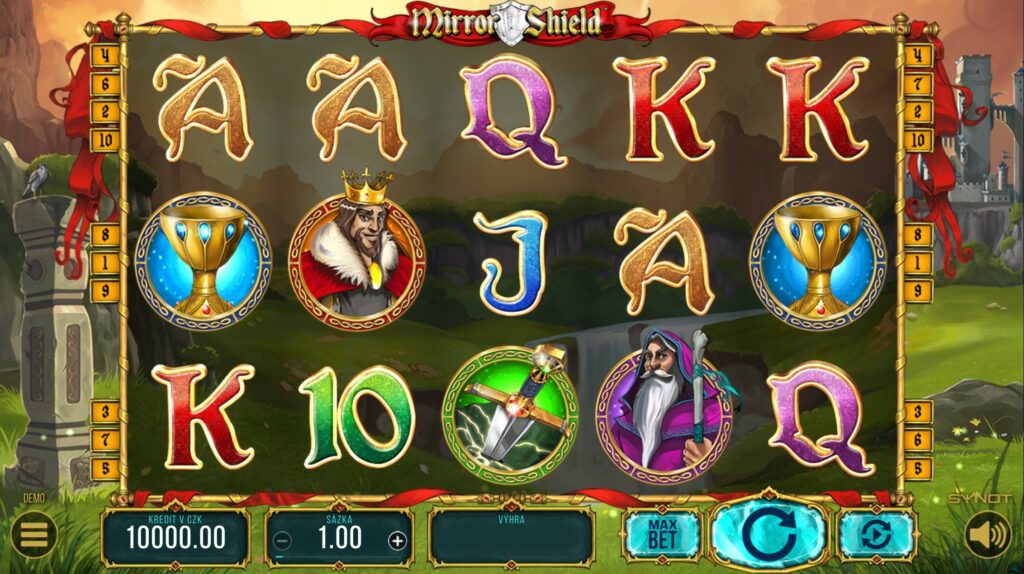Screen dimensions: 1024x574
Task: Decrease the bet with minus button
Action: (x=283, y=540)
